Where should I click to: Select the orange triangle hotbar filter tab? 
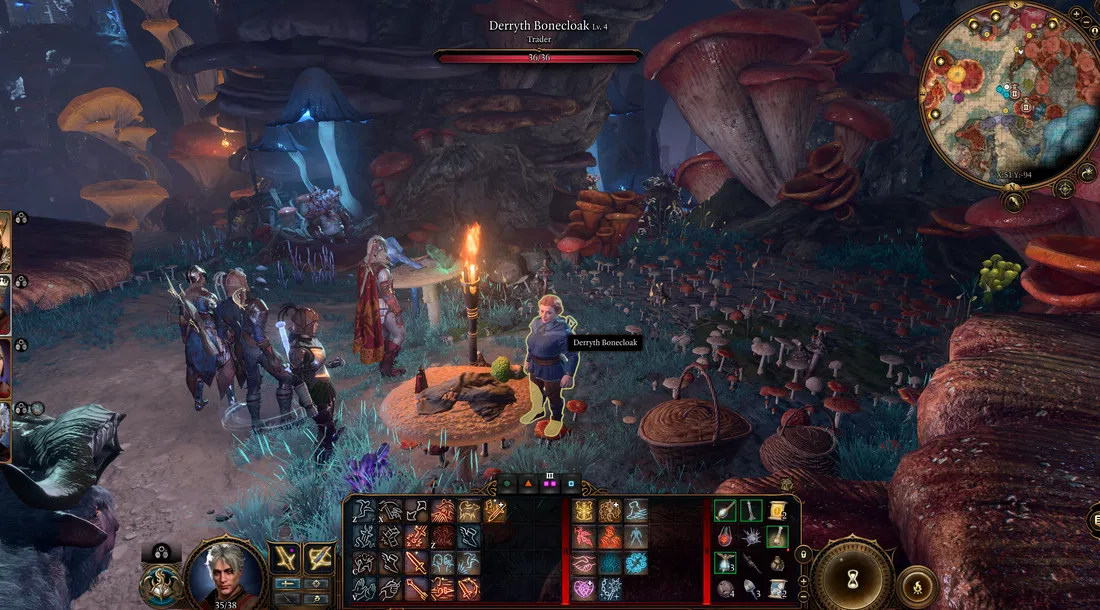tap(528, 484)
